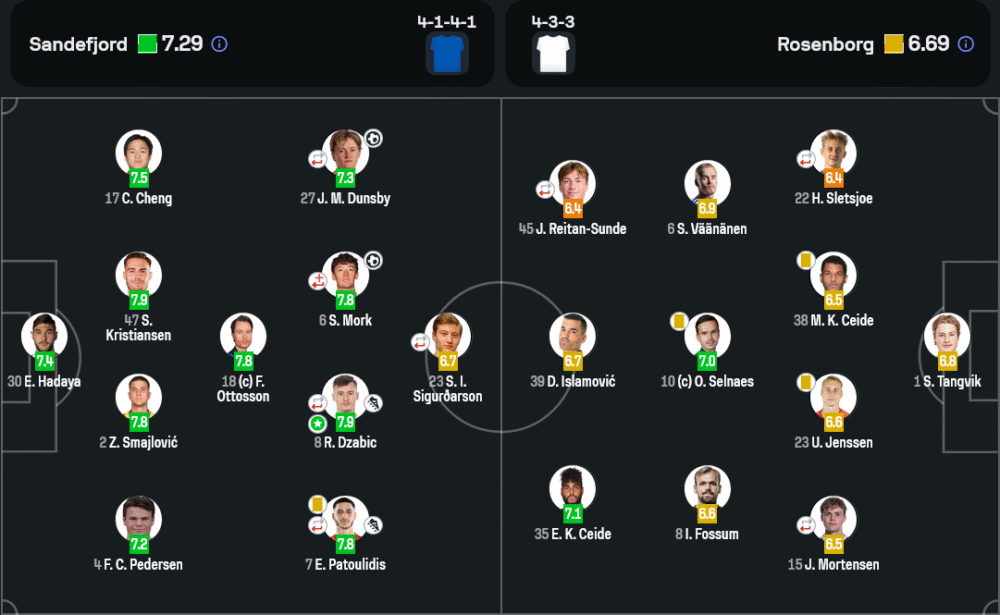Open captain F. Ottosson's profile
This screenshot has width=1000, height=615.
click(243, 336)
